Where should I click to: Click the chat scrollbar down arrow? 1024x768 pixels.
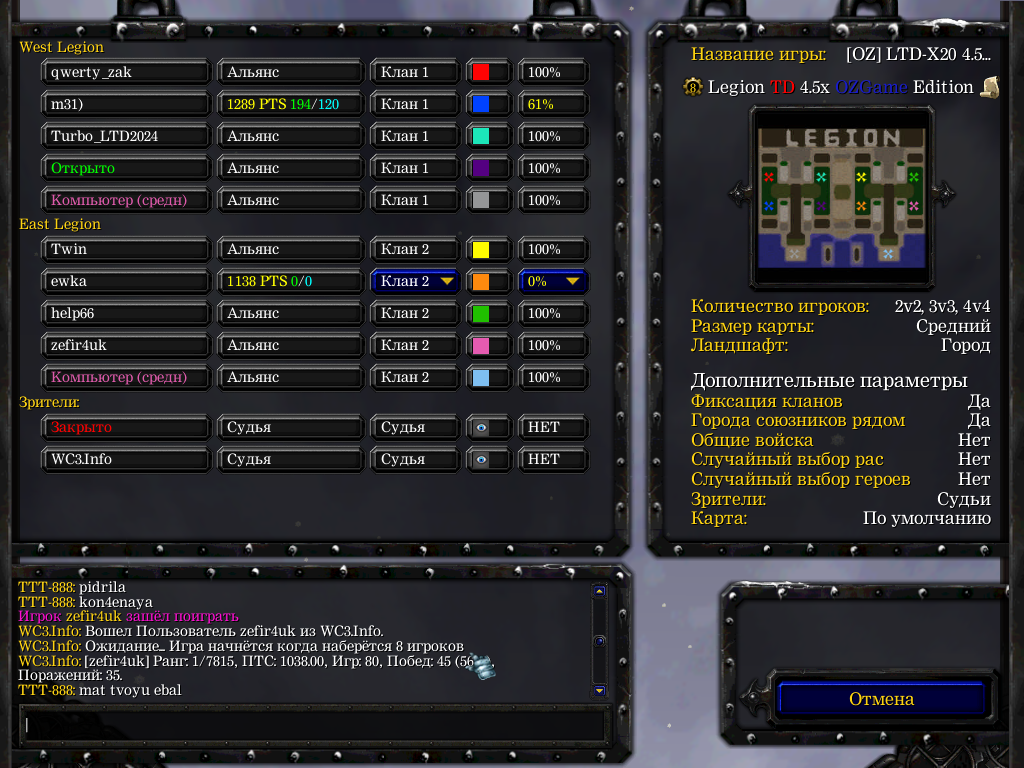tap(599, 690)
